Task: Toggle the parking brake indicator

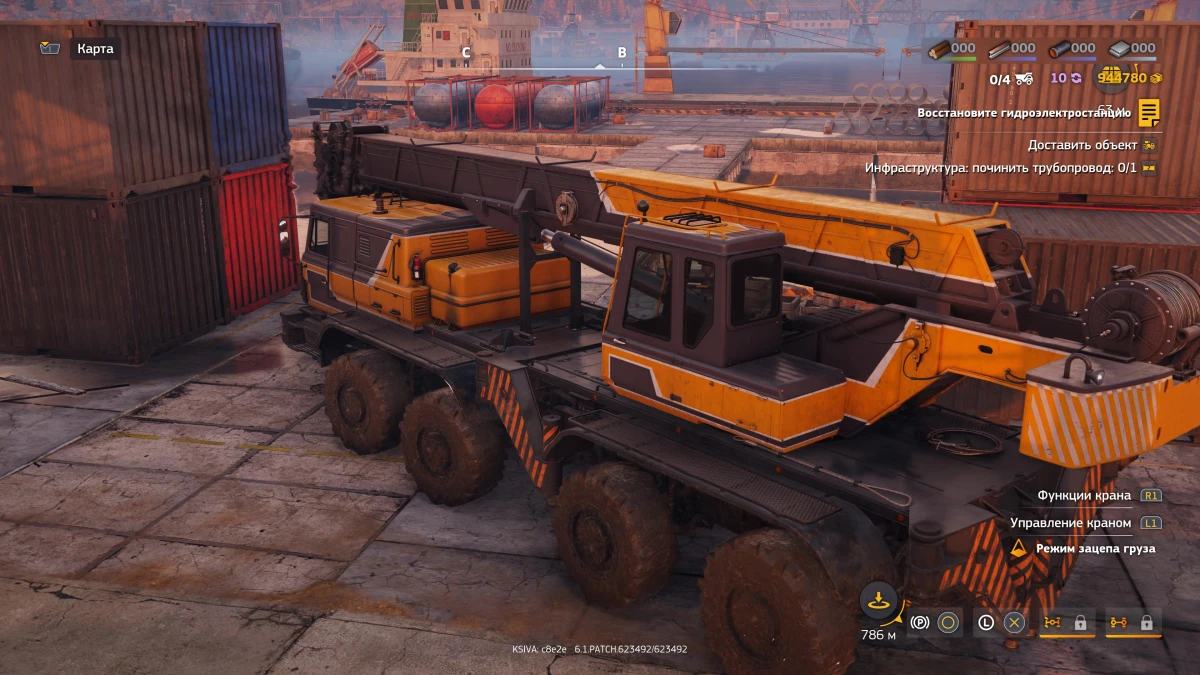Action: tap(920, 623)
